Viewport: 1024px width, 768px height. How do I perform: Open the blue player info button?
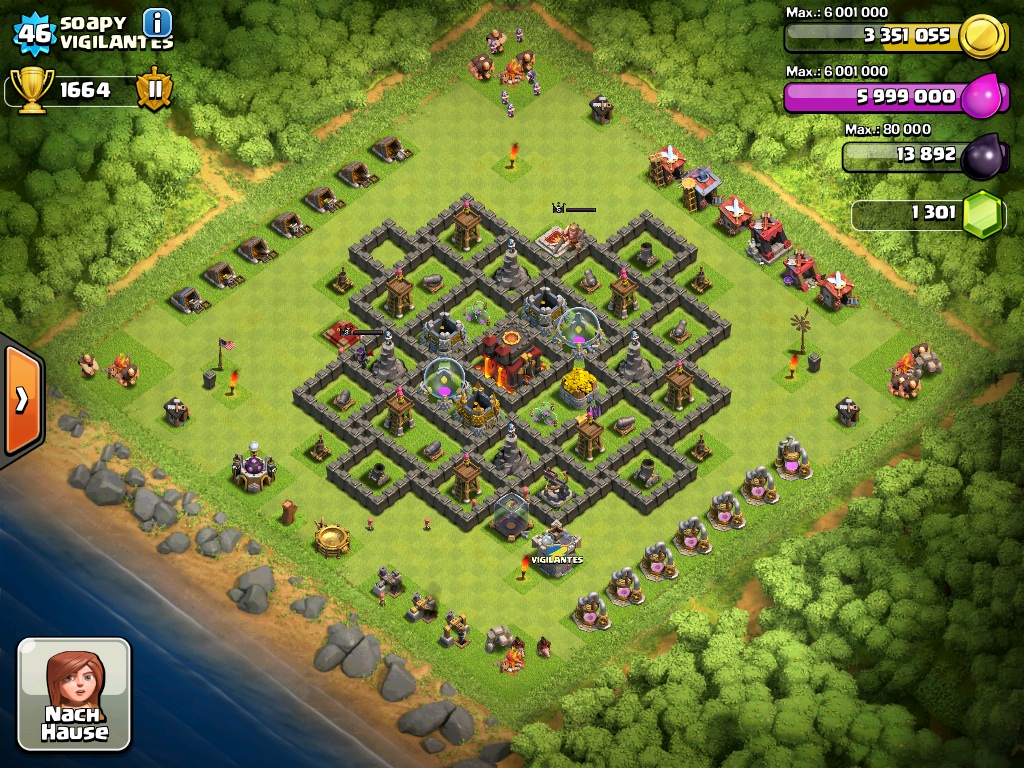(x=157, y=21)
